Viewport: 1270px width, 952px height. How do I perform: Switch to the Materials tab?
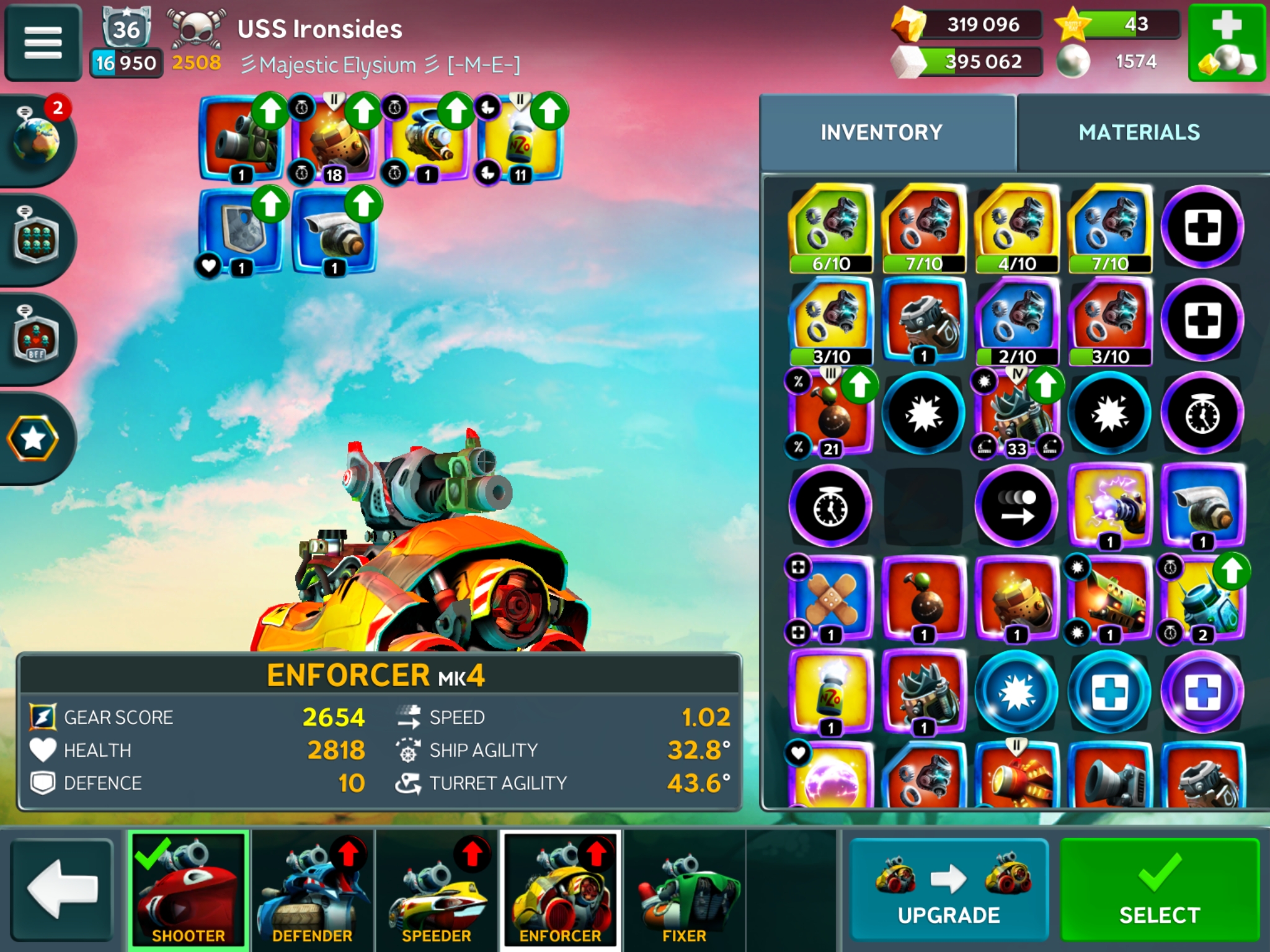[1139, 133]
